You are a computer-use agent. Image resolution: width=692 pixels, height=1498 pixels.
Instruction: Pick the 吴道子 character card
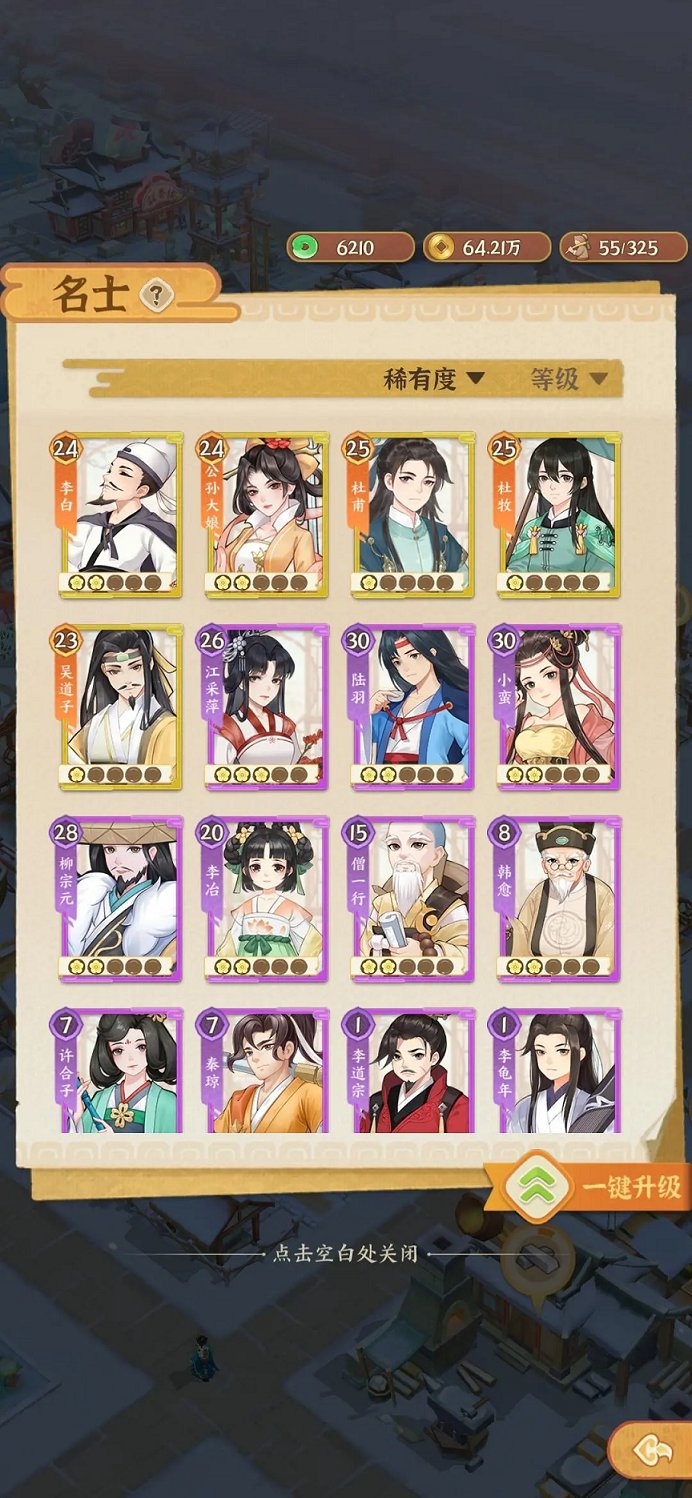120,707
